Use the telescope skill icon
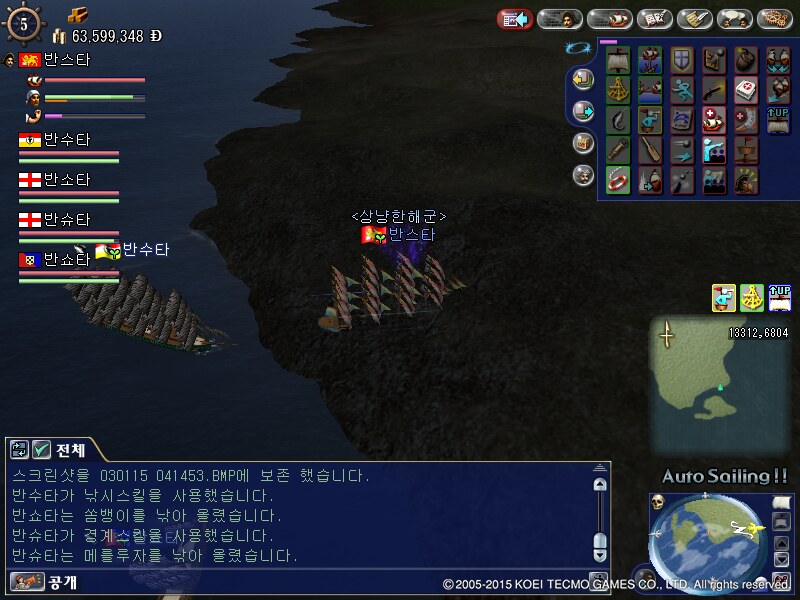The width and height of the screenshot is (800, 600). tap(619, 150)
